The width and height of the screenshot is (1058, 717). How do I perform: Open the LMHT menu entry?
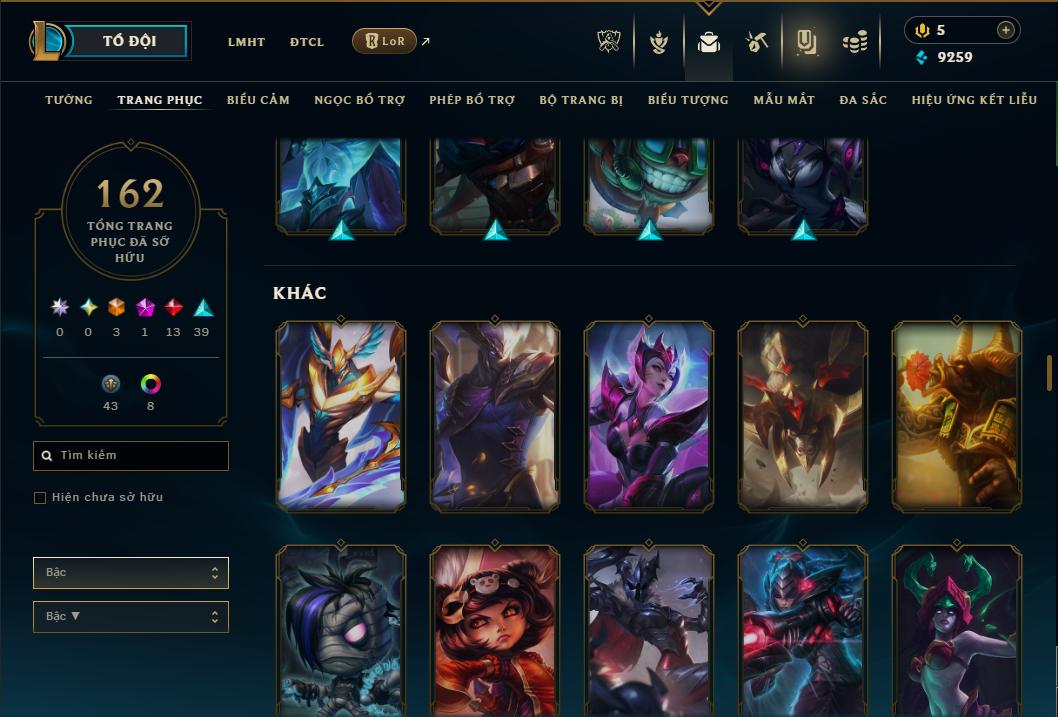[x=246, y=42]
